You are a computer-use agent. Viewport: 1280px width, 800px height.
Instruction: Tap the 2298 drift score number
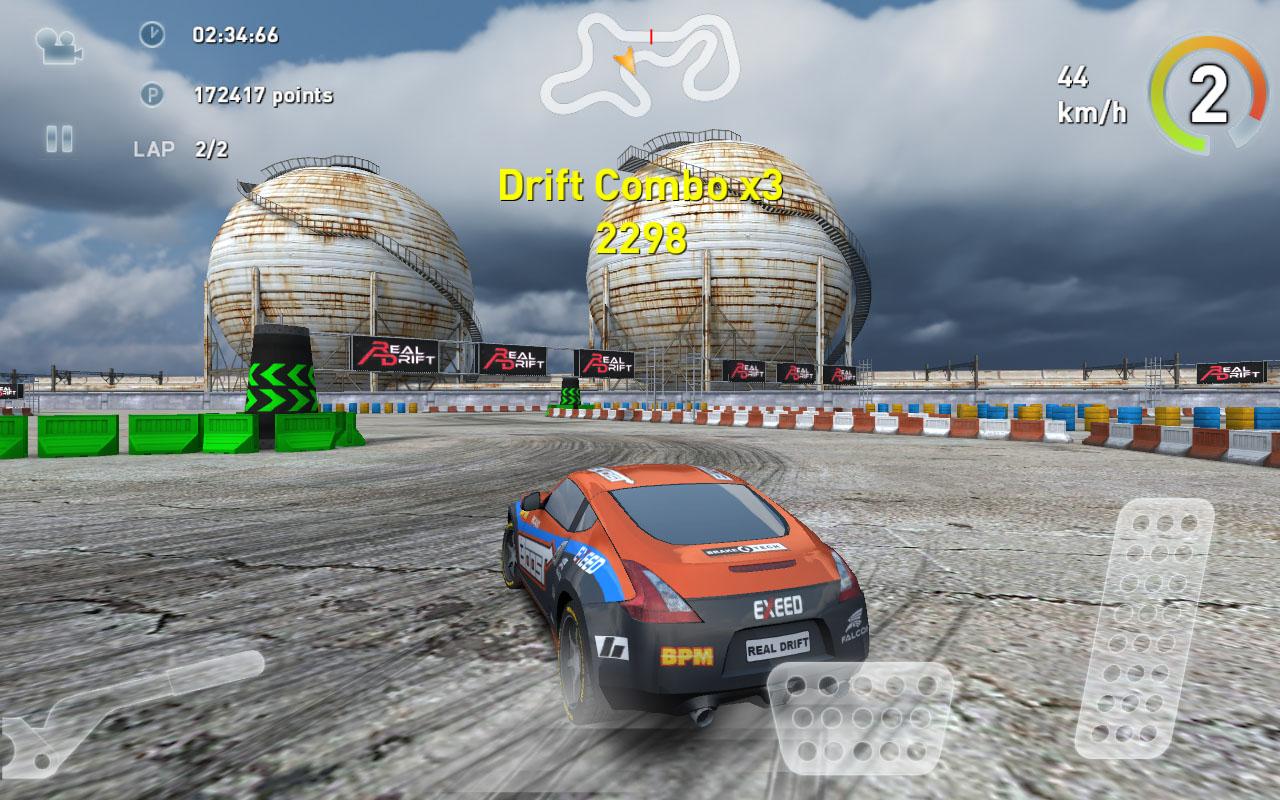click(640, 238)
